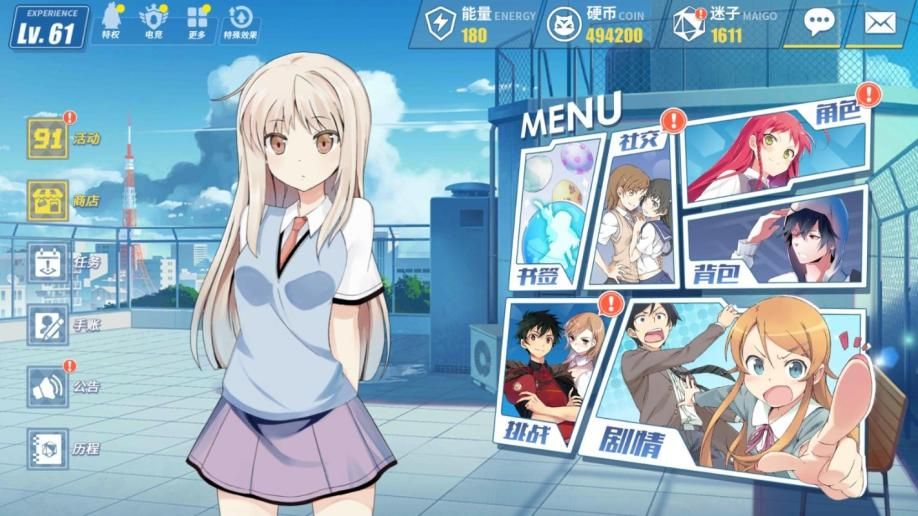Image resolution: width=918 pixels, height=516 pixels.
Task: Open the 背包 backpack menu panel
Action: tap(775, 240)
